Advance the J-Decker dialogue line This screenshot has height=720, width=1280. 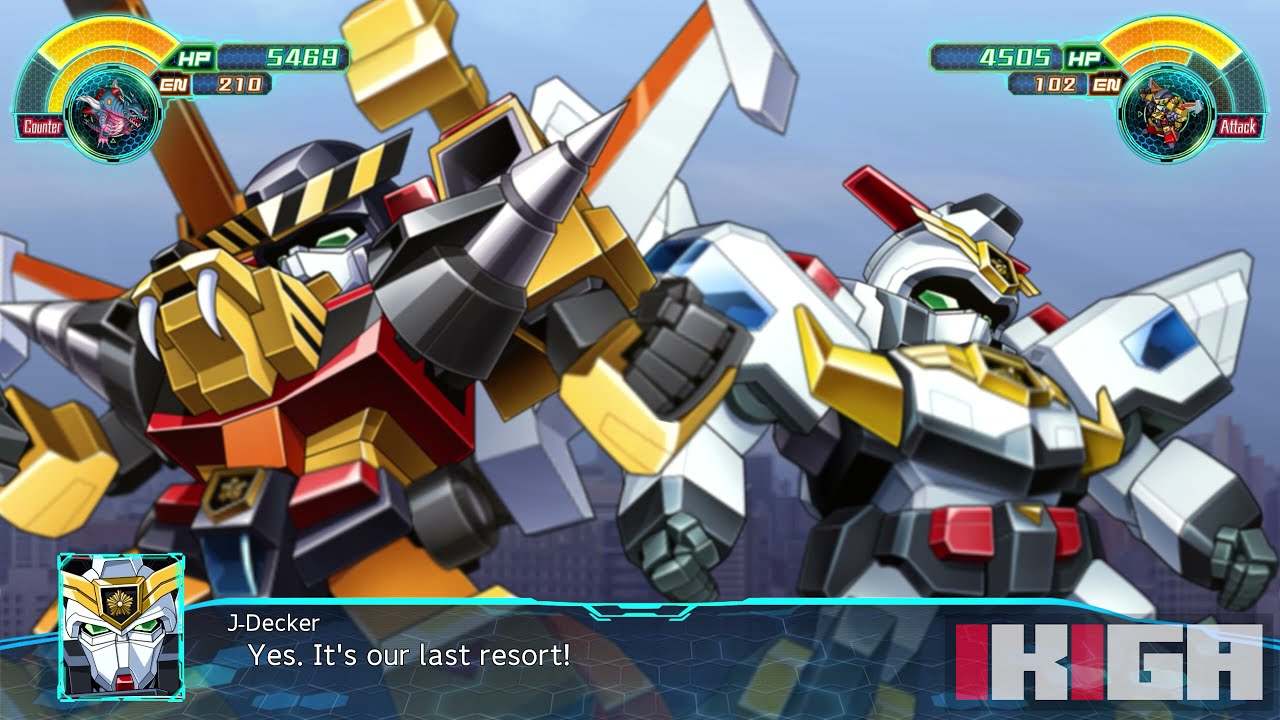click(x=409, y=656)
